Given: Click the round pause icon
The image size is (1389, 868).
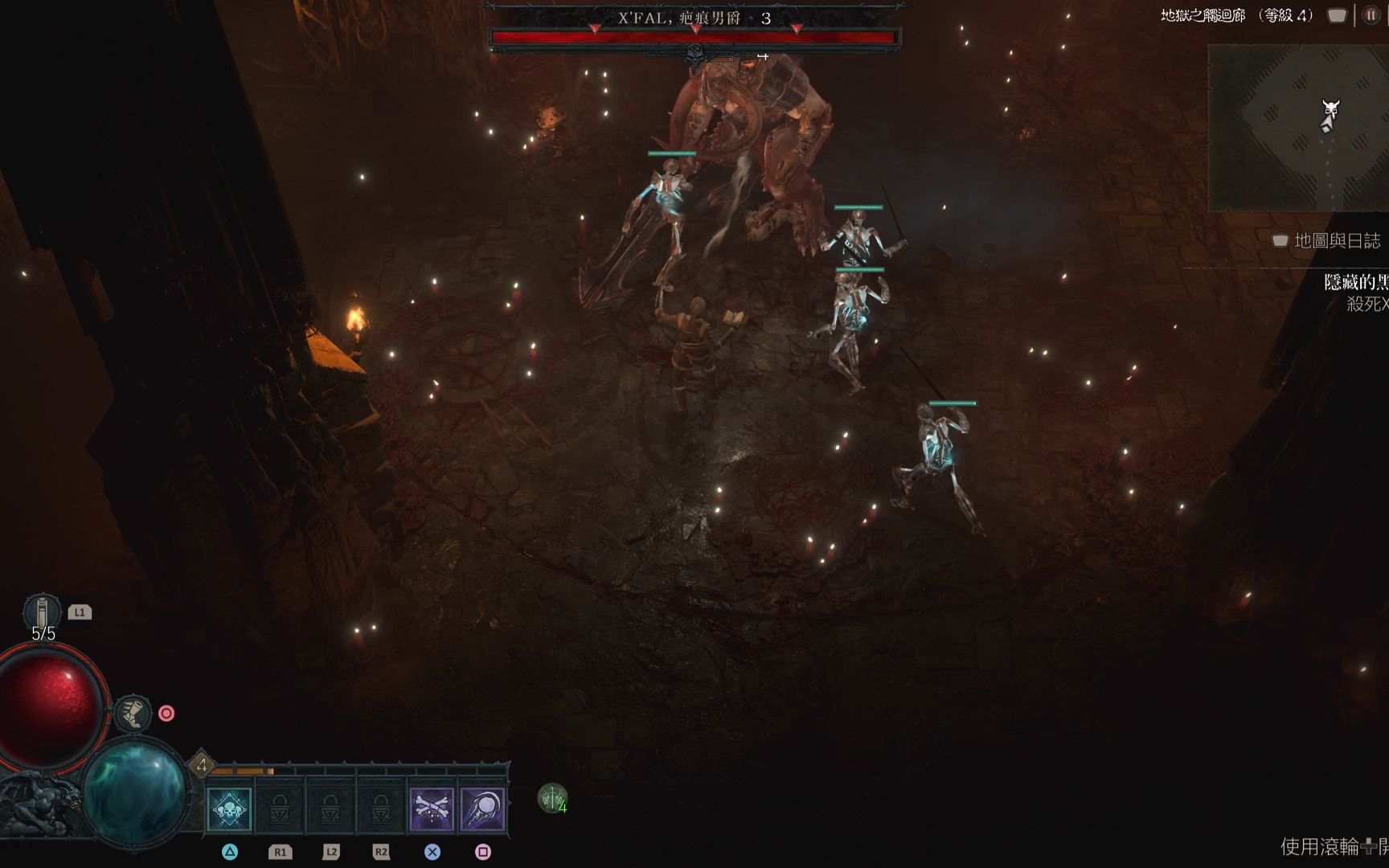Looking at the screenshot, I should [1371, 15].
